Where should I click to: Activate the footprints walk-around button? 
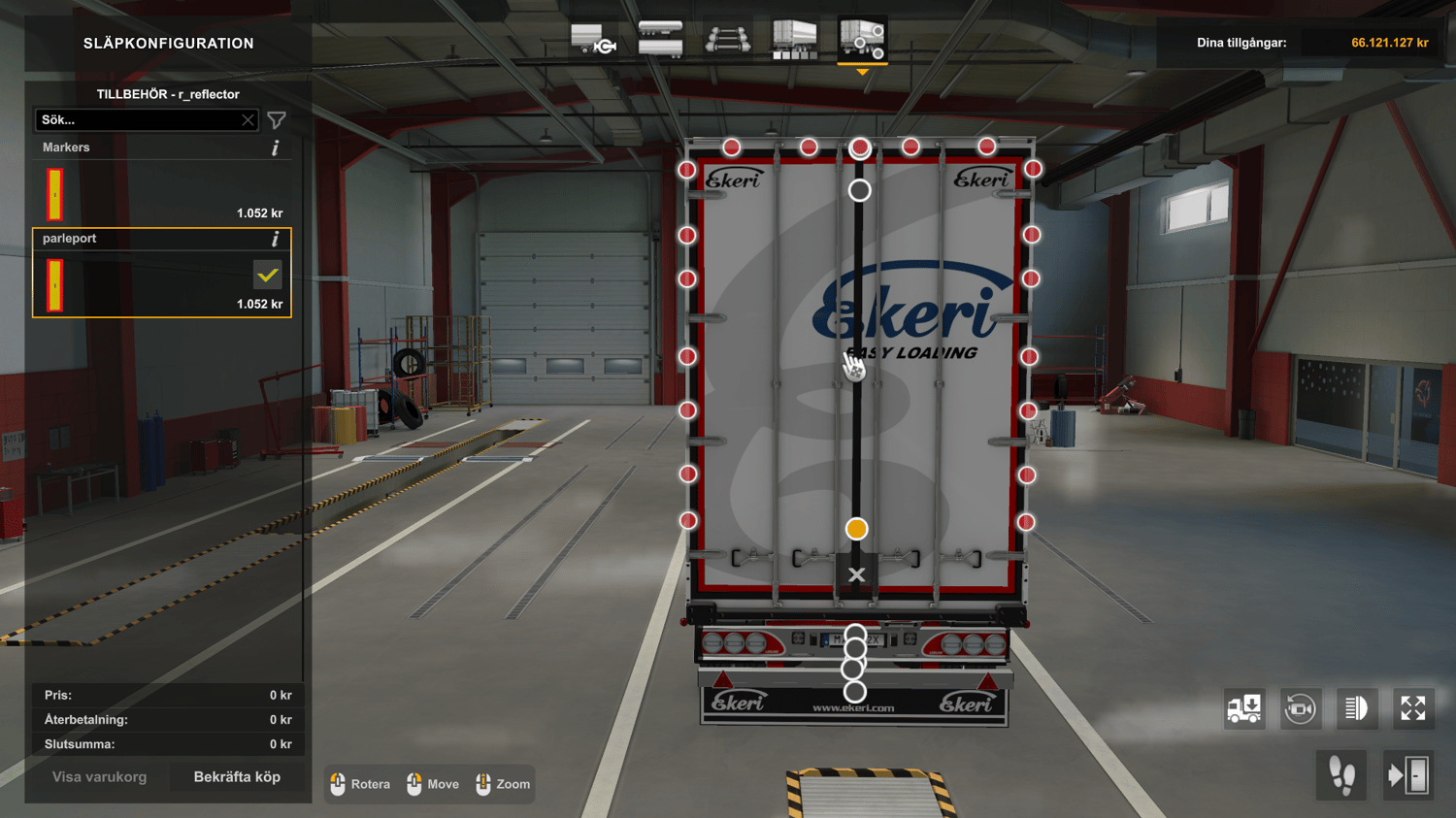tap(1341, 776)
